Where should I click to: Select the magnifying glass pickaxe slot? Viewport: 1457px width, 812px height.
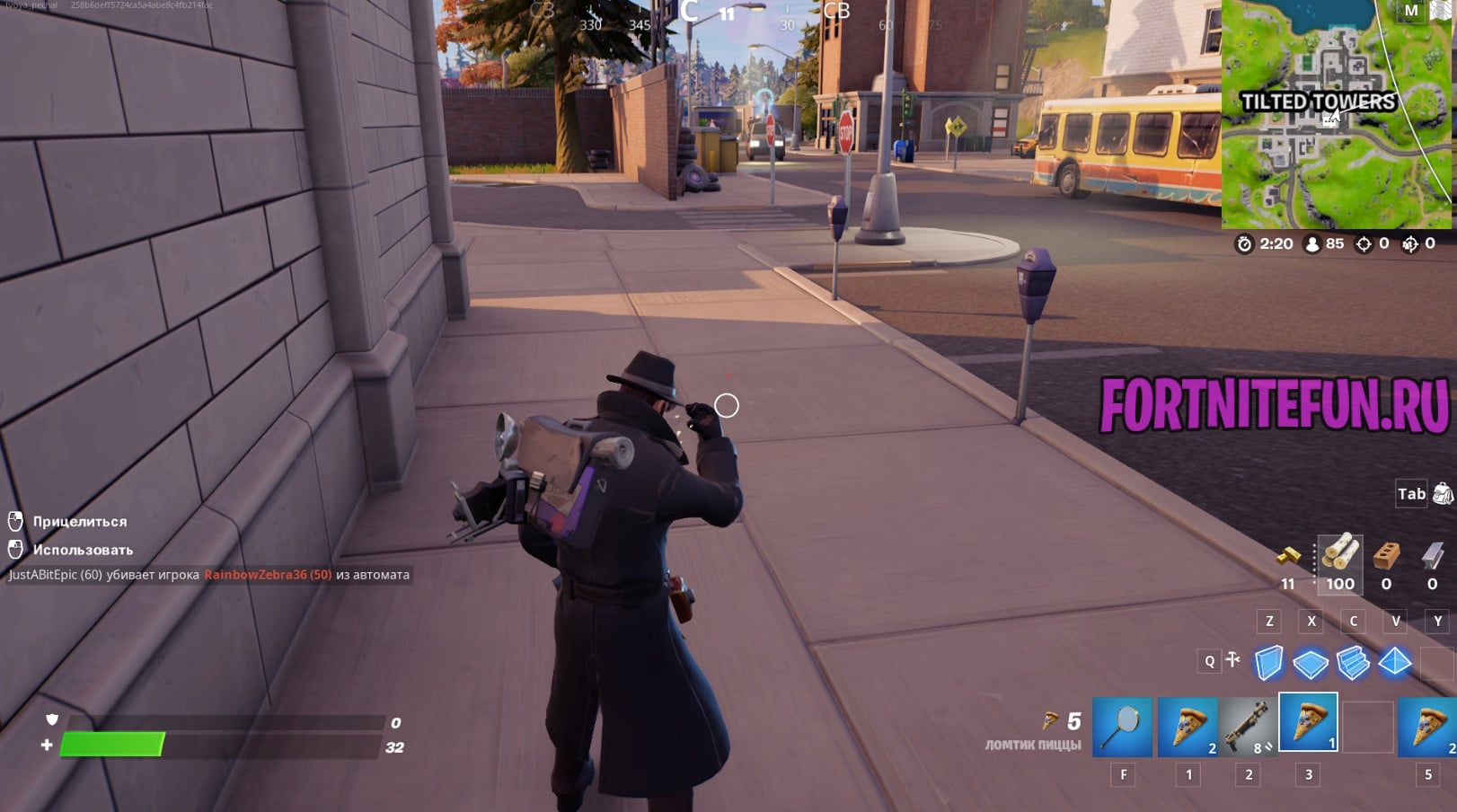(x=1123, y=726)
